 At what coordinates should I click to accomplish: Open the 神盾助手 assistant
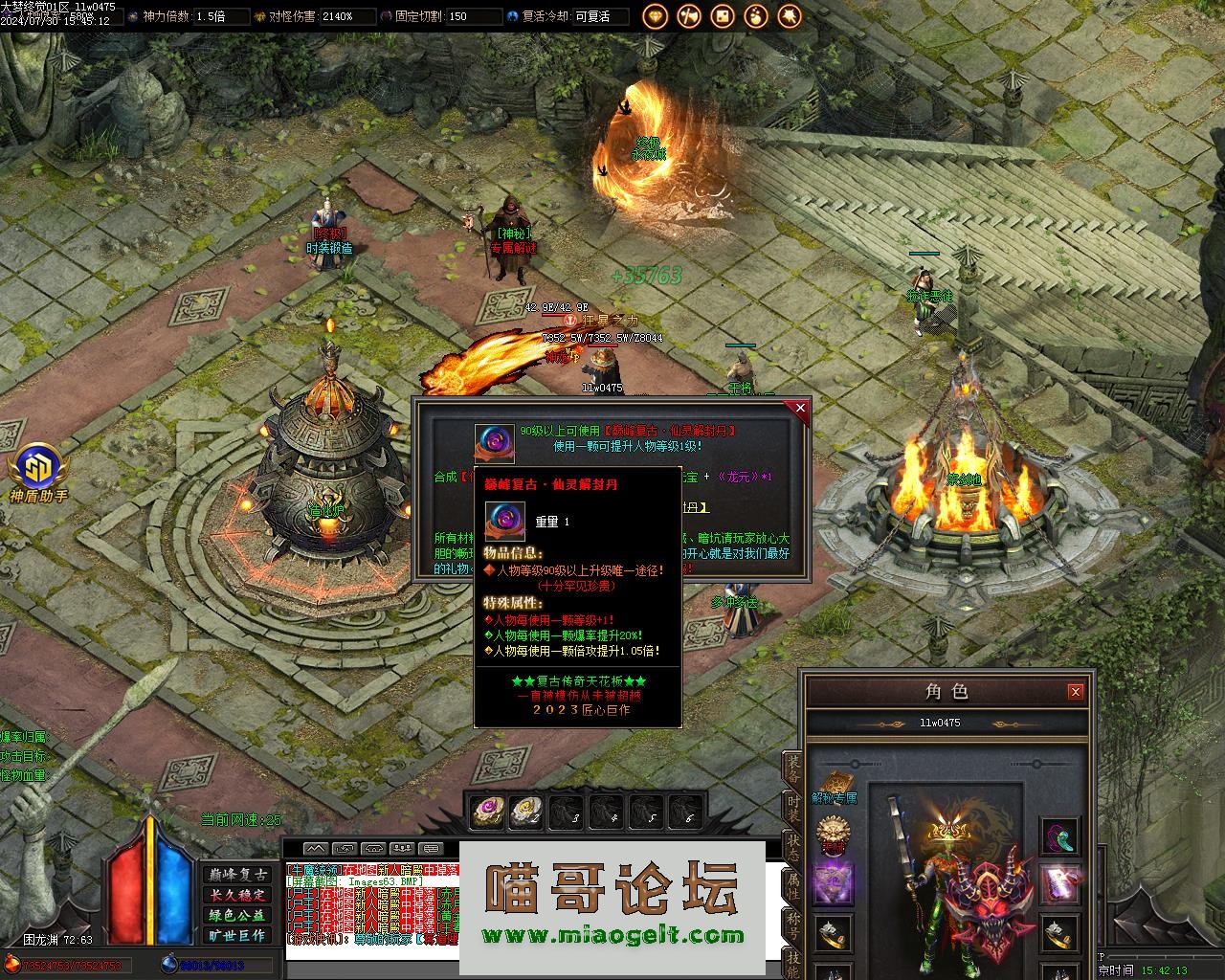(38, 473)
